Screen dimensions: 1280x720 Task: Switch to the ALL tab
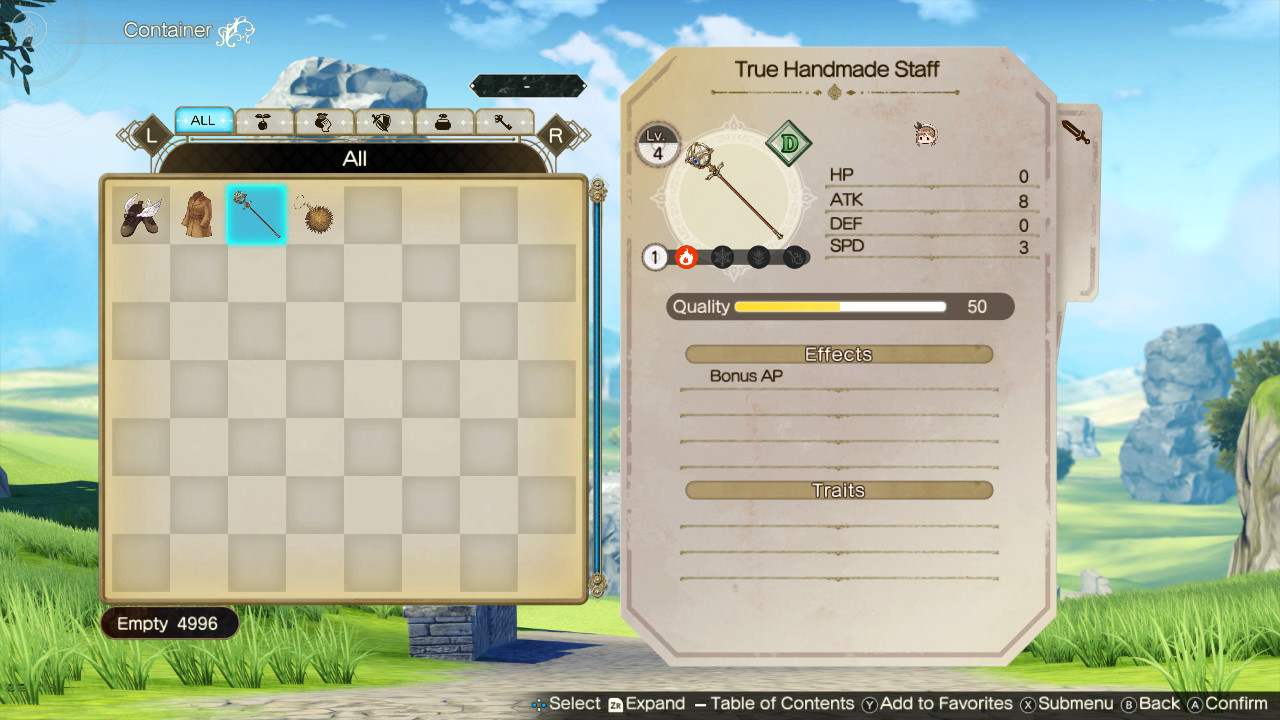tap(204, 120)
